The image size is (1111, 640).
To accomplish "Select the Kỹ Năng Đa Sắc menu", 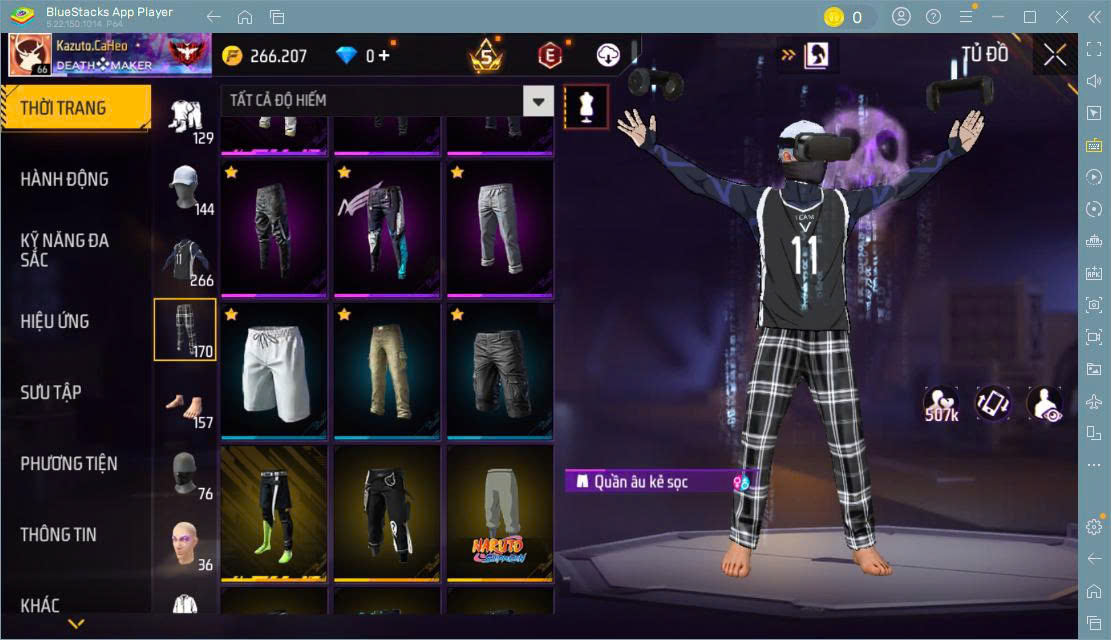I will click(65, 250).
